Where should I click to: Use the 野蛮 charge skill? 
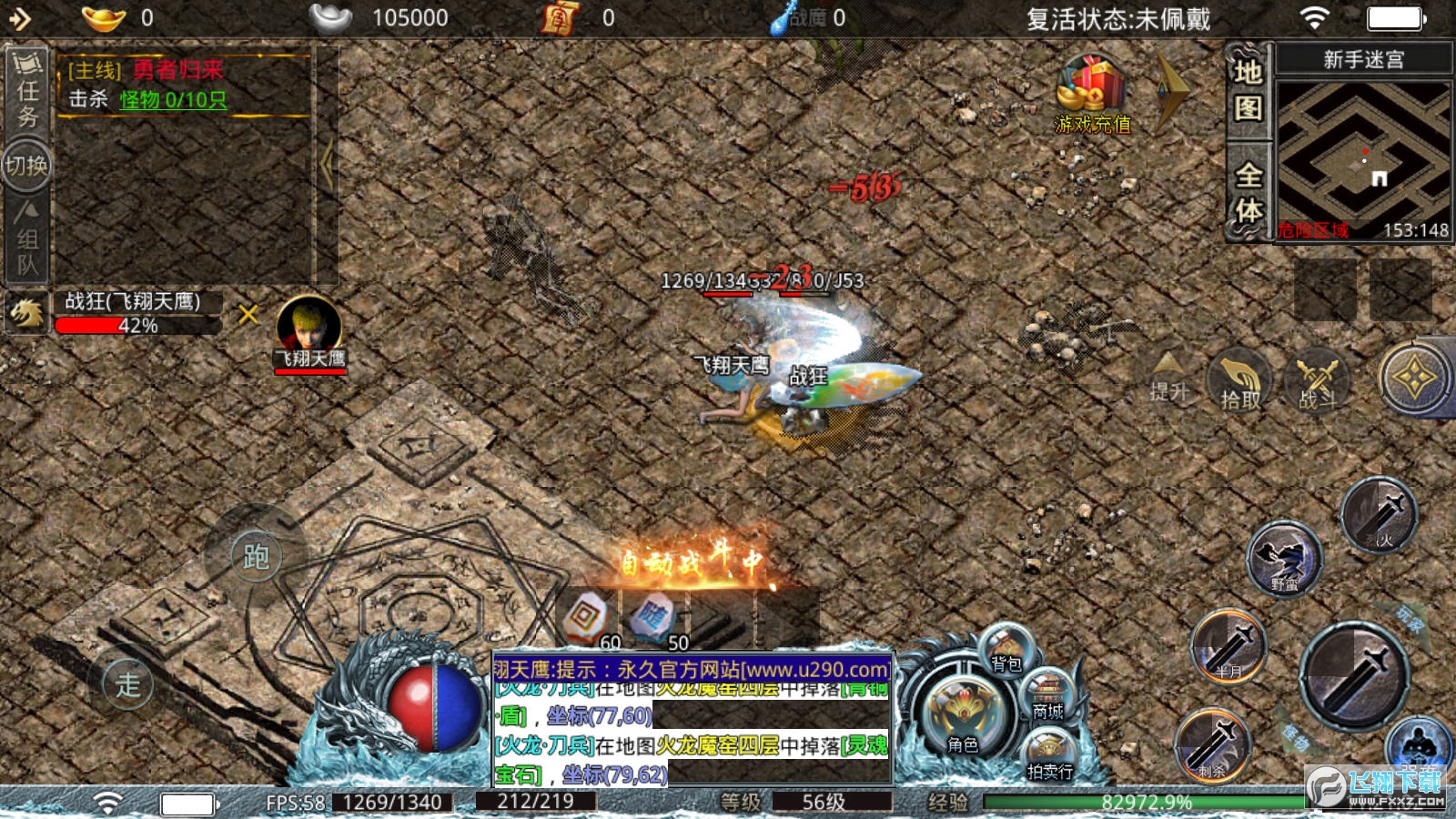(1284, 558)
